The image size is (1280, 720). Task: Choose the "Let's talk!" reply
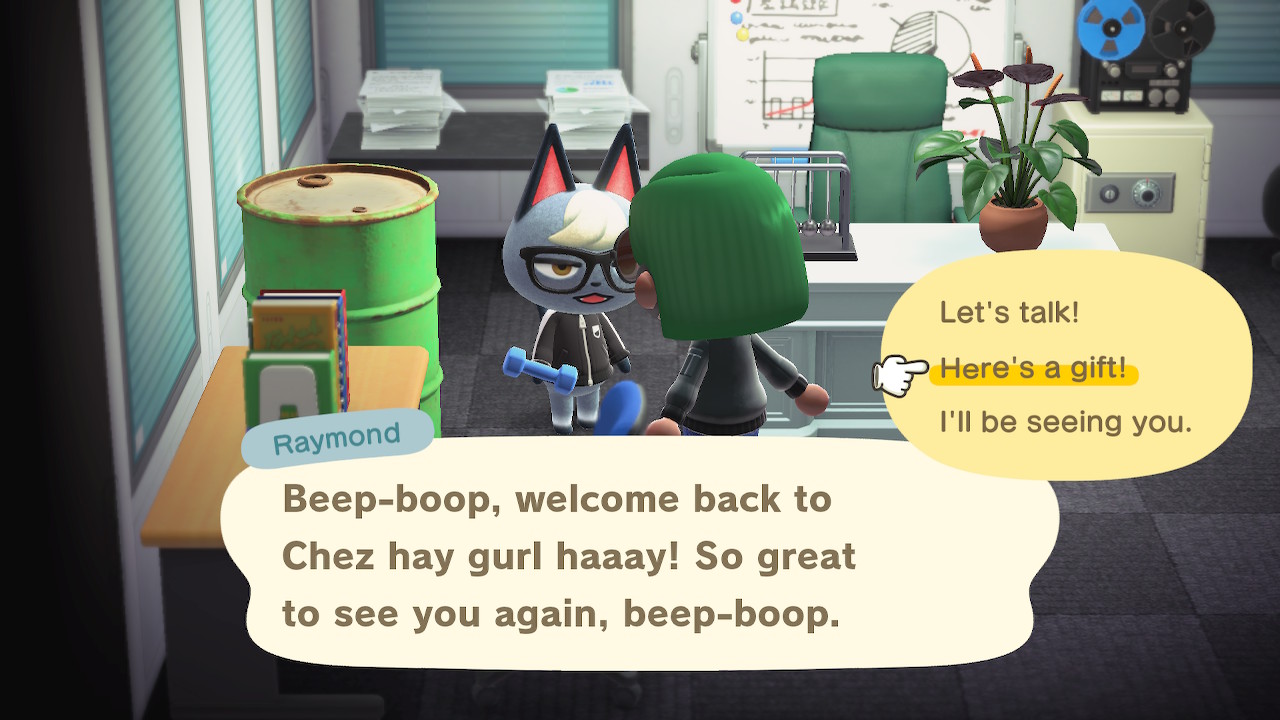tap(1009, 313)
